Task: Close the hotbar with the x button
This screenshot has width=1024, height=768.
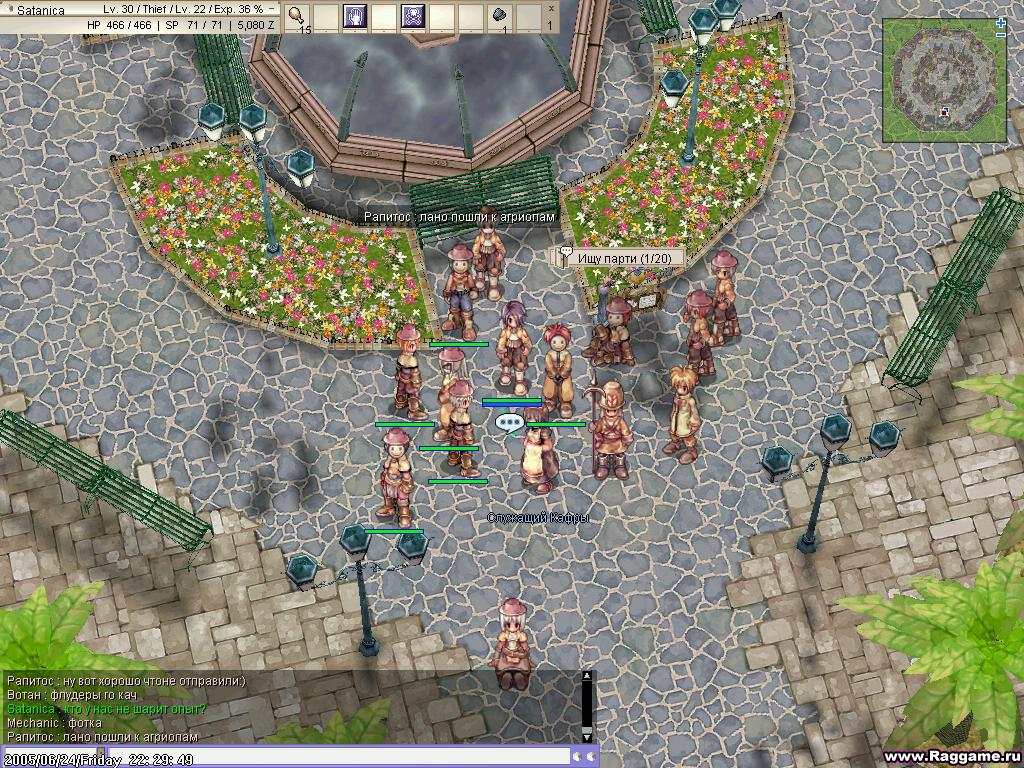Action: coord(550,10)
